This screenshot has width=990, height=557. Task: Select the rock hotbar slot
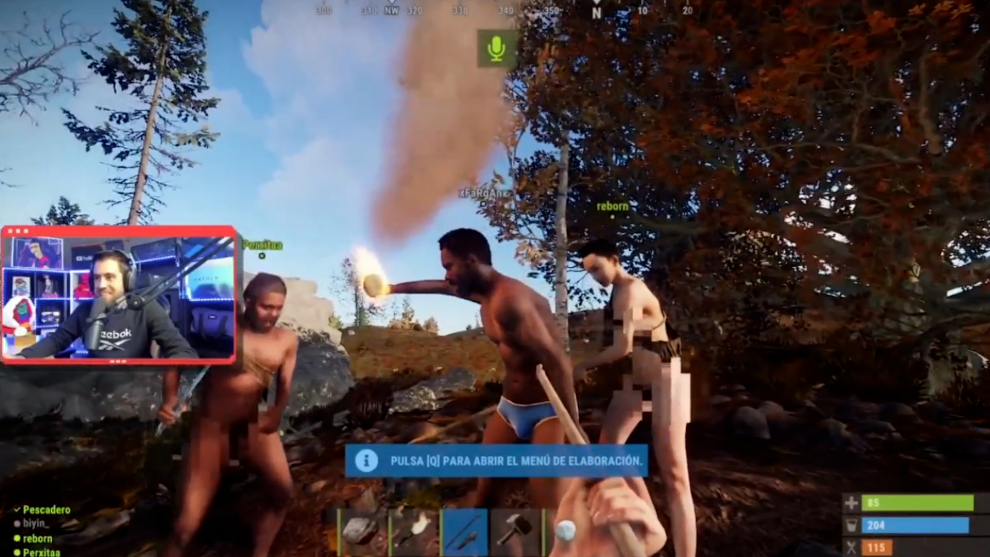(363, 532)
